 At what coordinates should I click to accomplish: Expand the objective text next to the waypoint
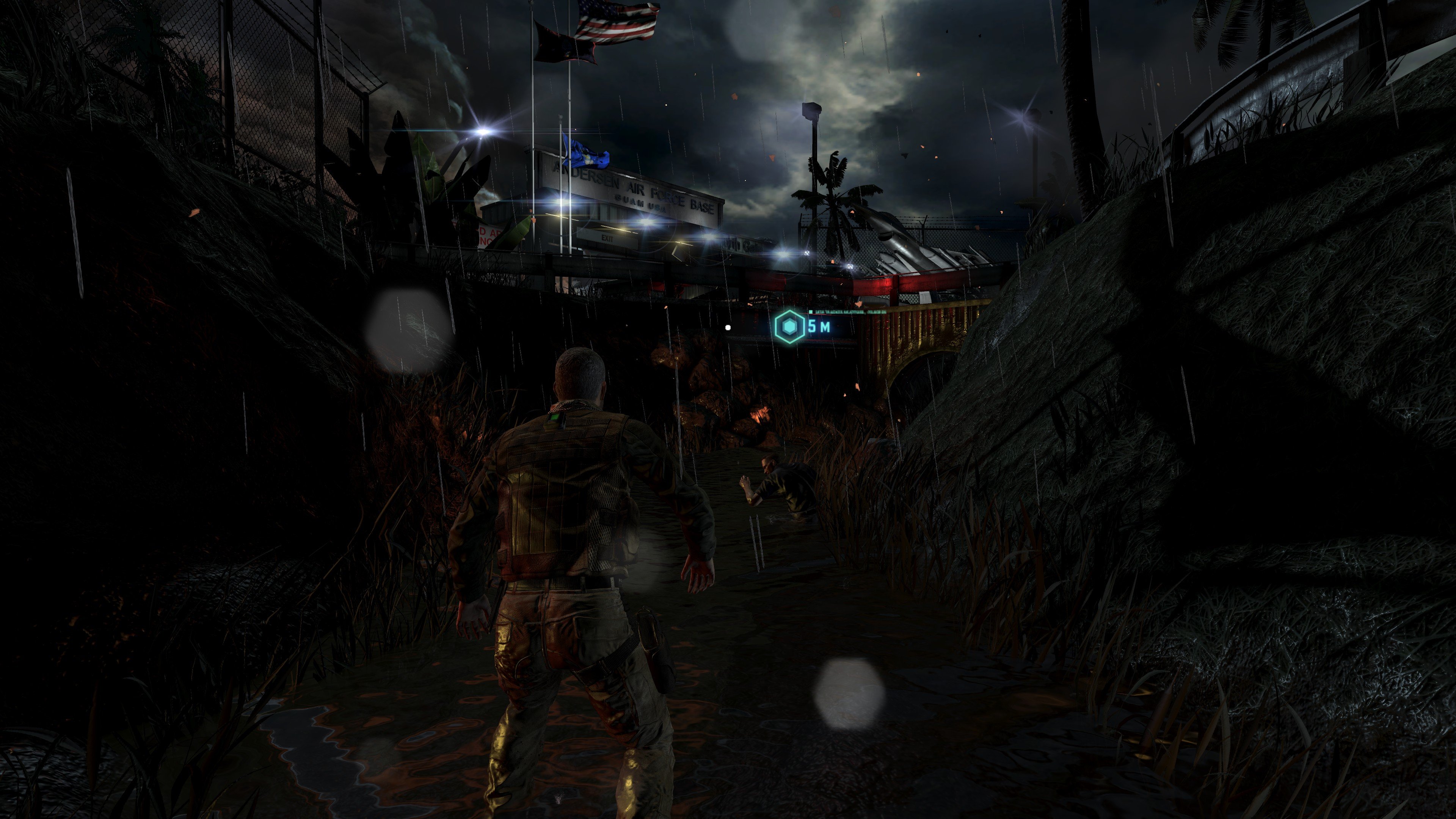[x=848, y=312]
